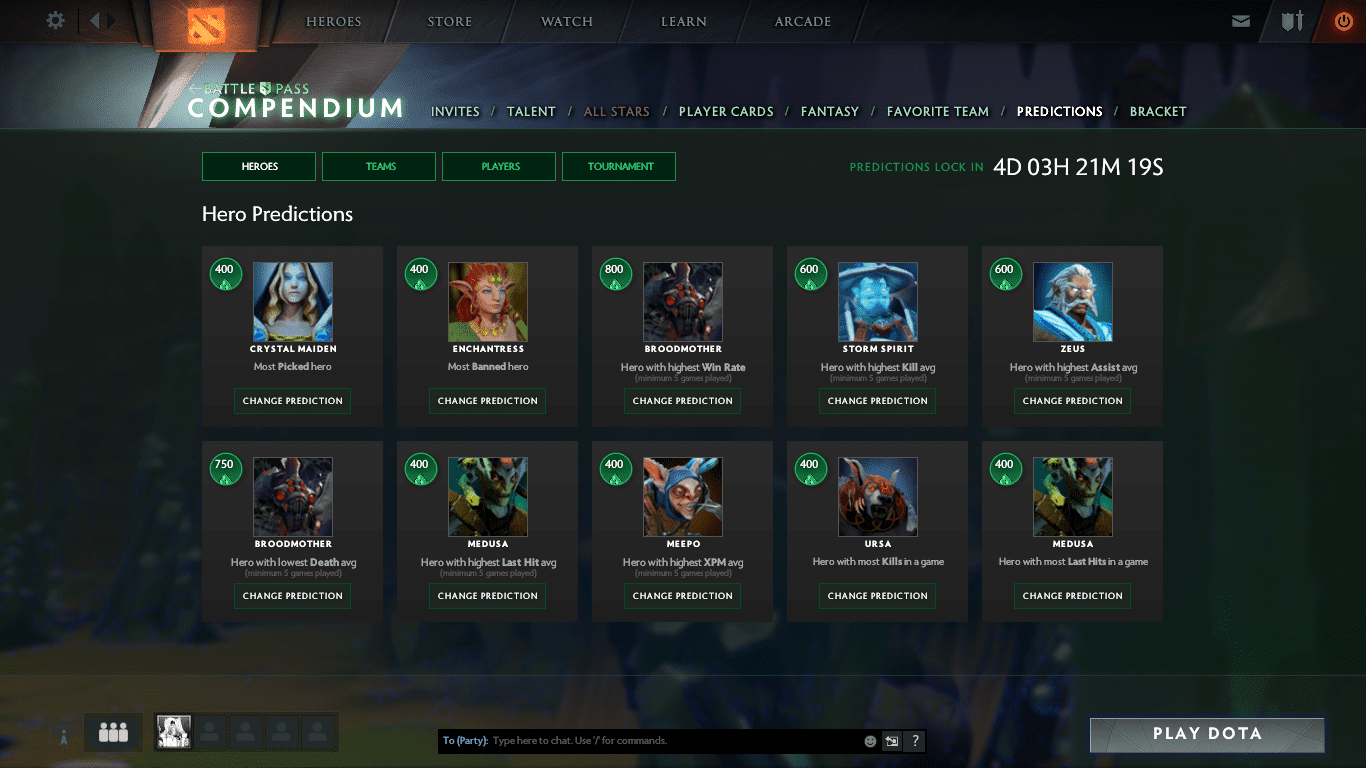Select the Teams predictions category

(379, 167)
